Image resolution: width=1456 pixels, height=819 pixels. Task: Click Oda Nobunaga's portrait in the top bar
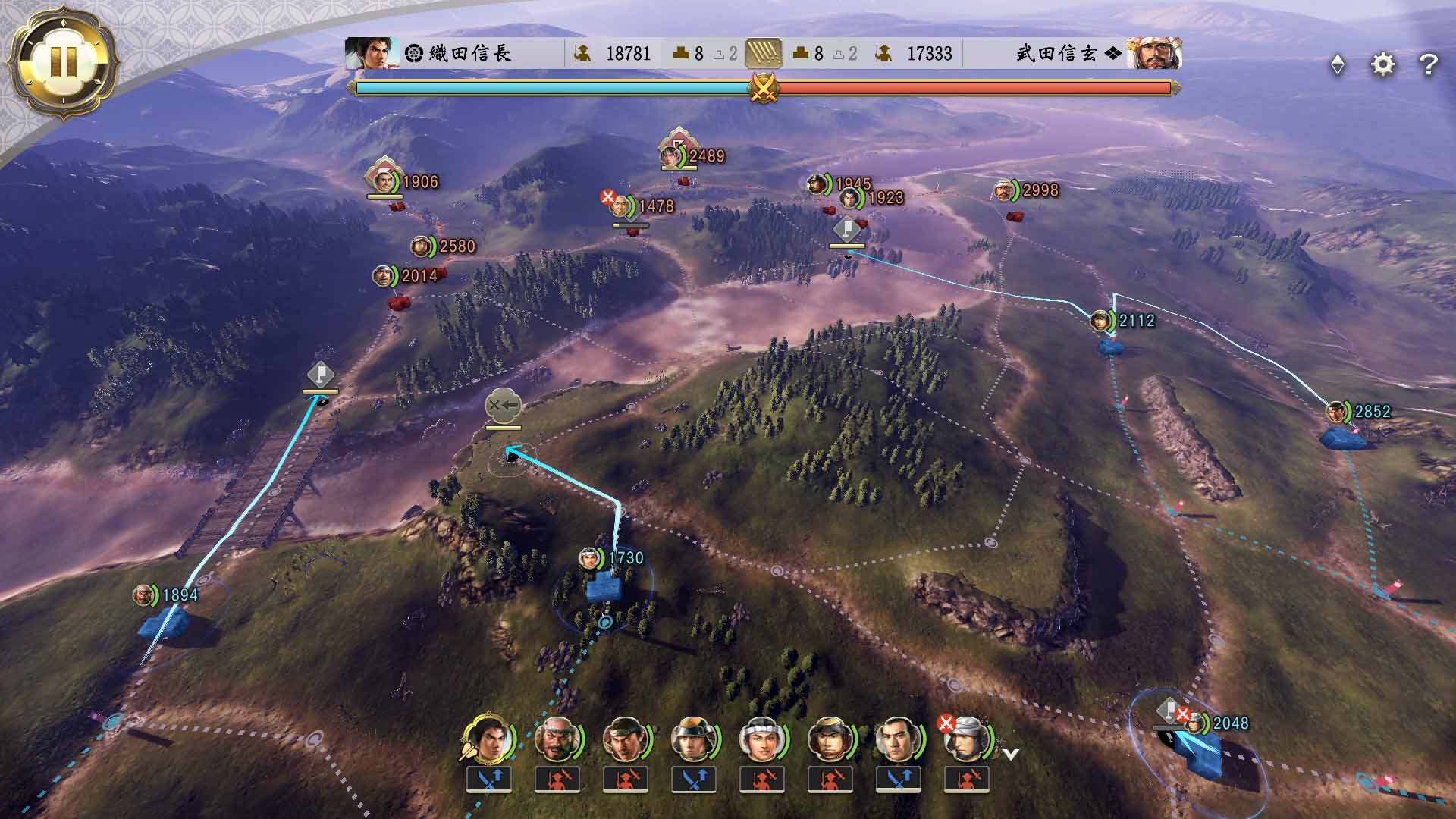[372, 53]
